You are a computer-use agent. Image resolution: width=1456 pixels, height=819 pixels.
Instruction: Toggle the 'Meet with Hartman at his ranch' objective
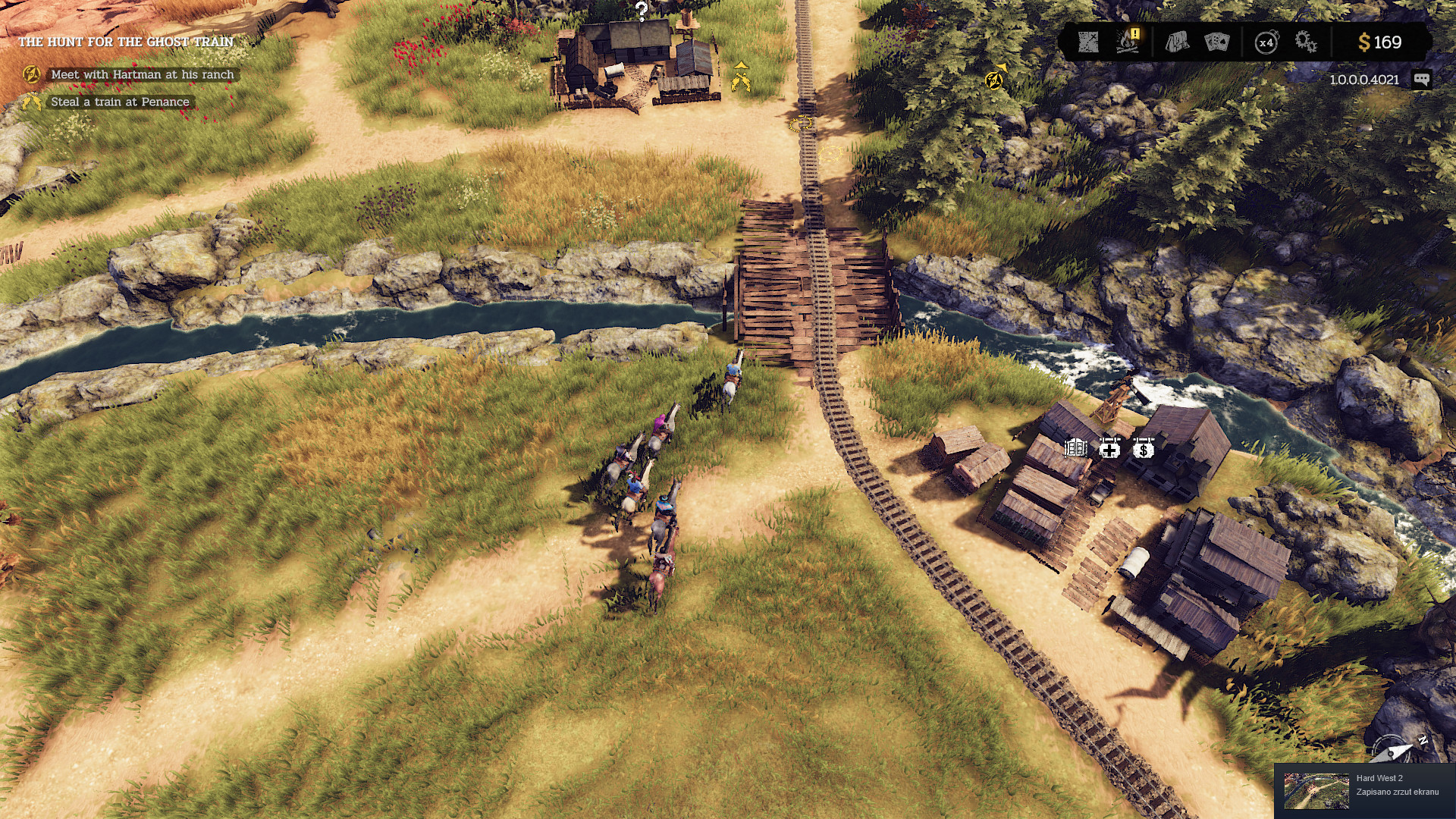pos(141,74)
